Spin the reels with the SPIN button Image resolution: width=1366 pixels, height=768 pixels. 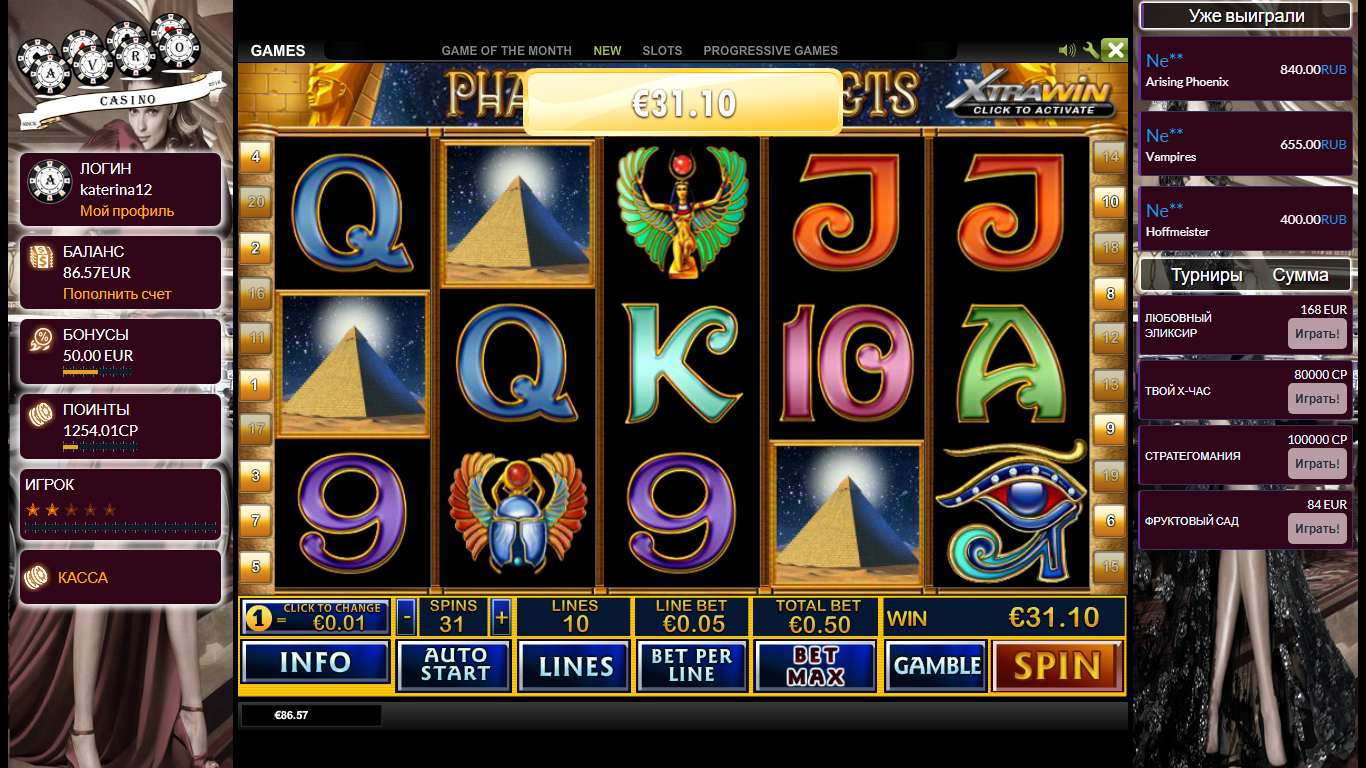click(1057, 666)
